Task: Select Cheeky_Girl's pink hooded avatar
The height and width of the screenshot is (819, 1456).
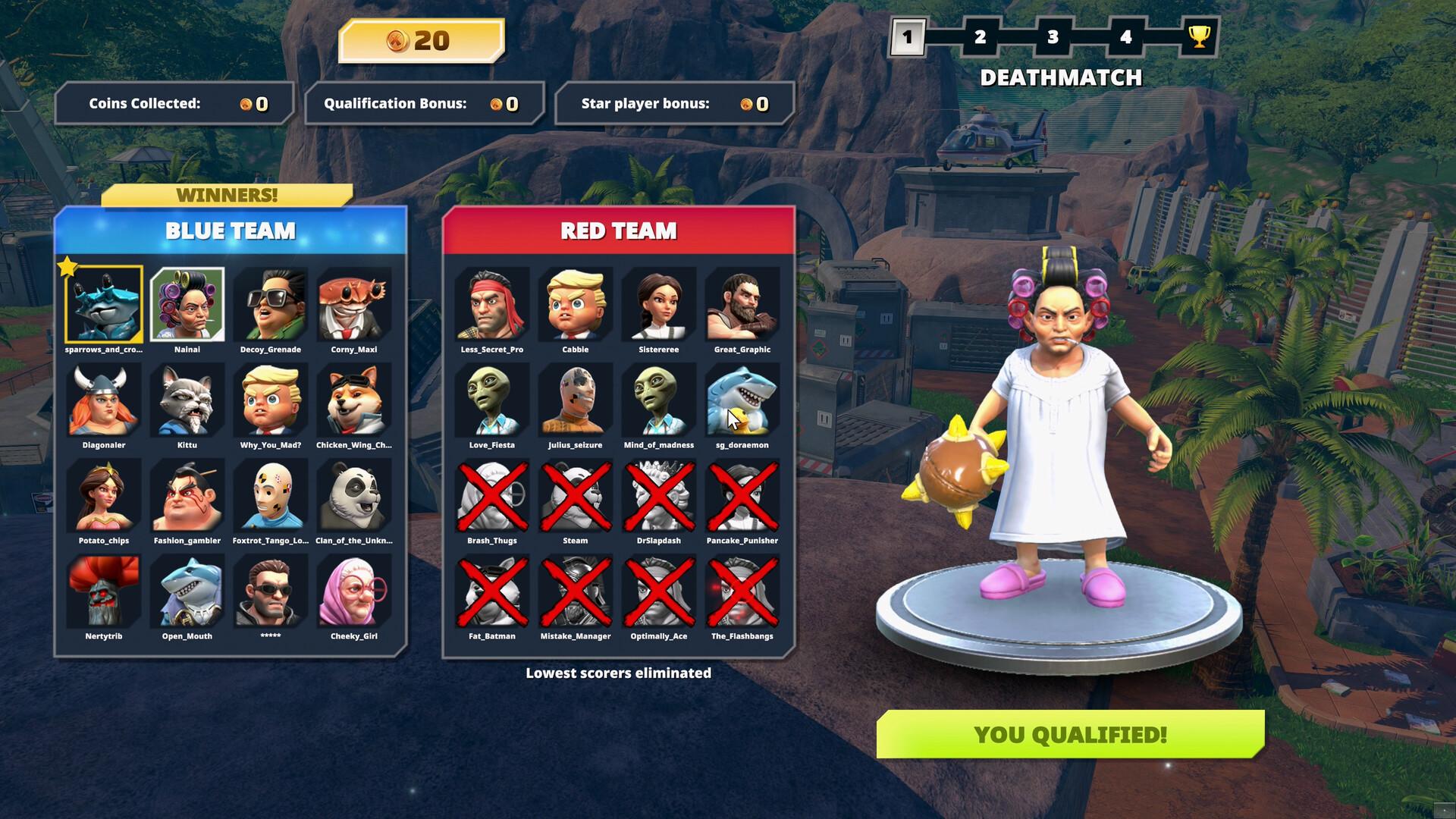Action: (353, 591)
